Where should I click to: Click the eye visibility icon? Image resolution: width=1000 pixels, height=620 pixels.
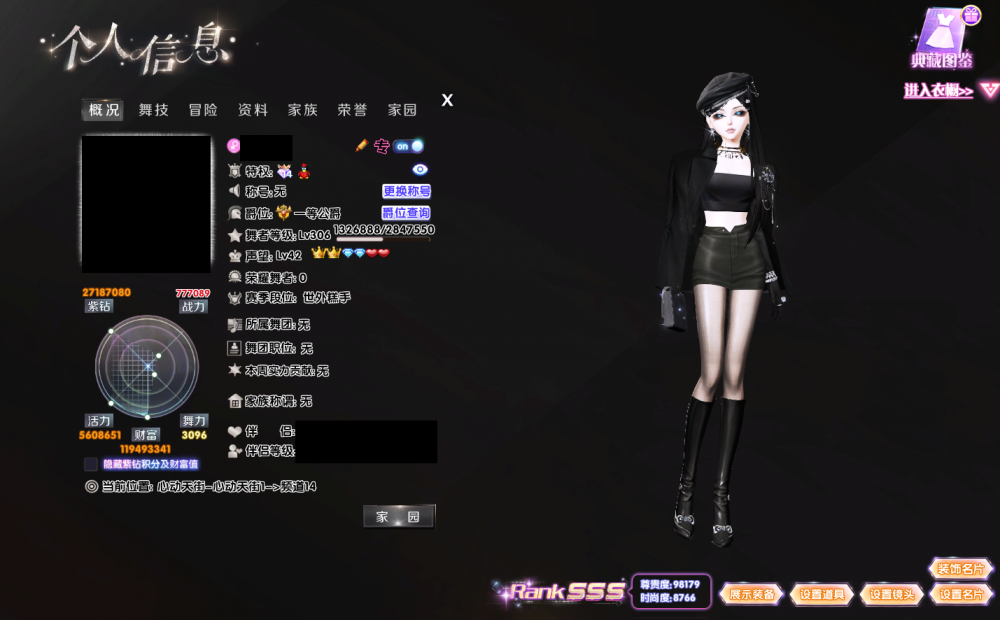420,170
